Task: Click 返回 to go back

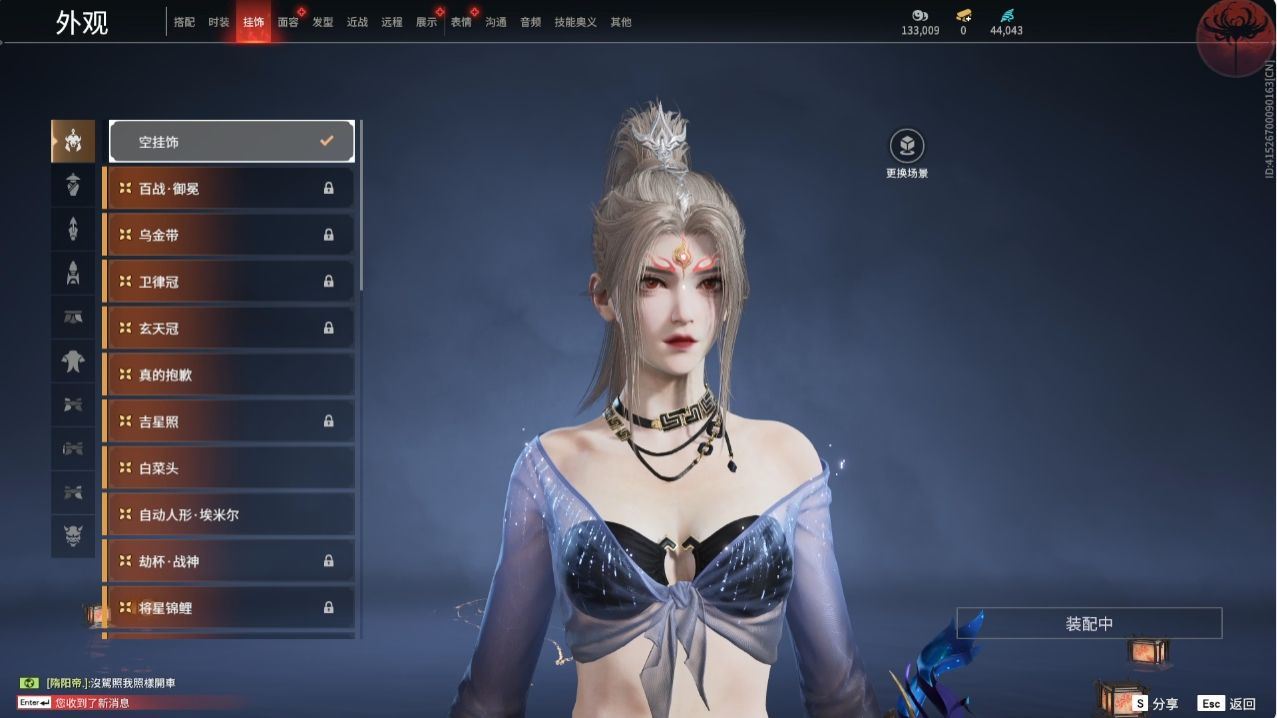Action: (x=1226, y=704)
